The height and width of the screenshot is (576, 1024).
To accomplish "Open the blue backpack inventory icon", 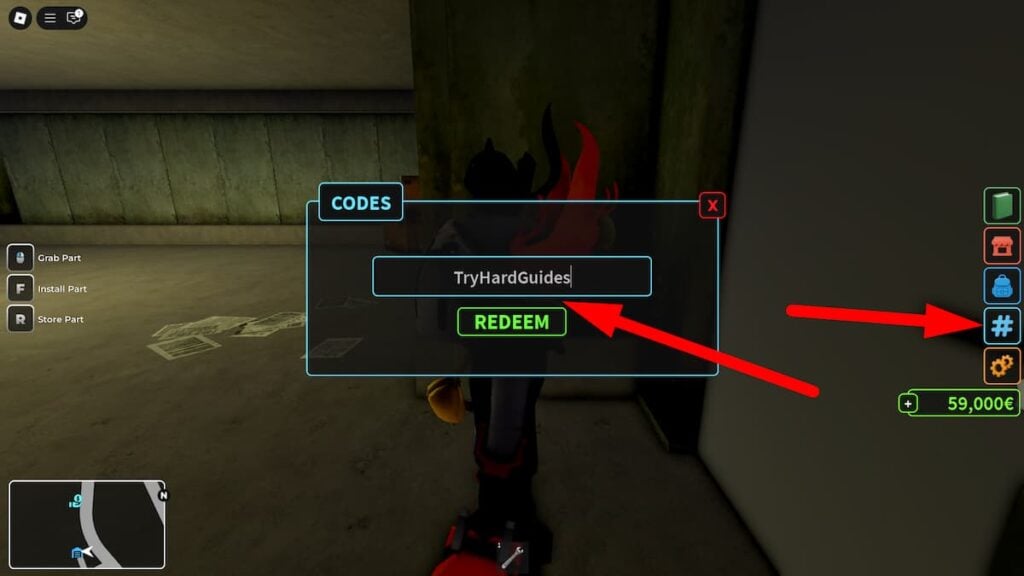I will point(1002,286).
